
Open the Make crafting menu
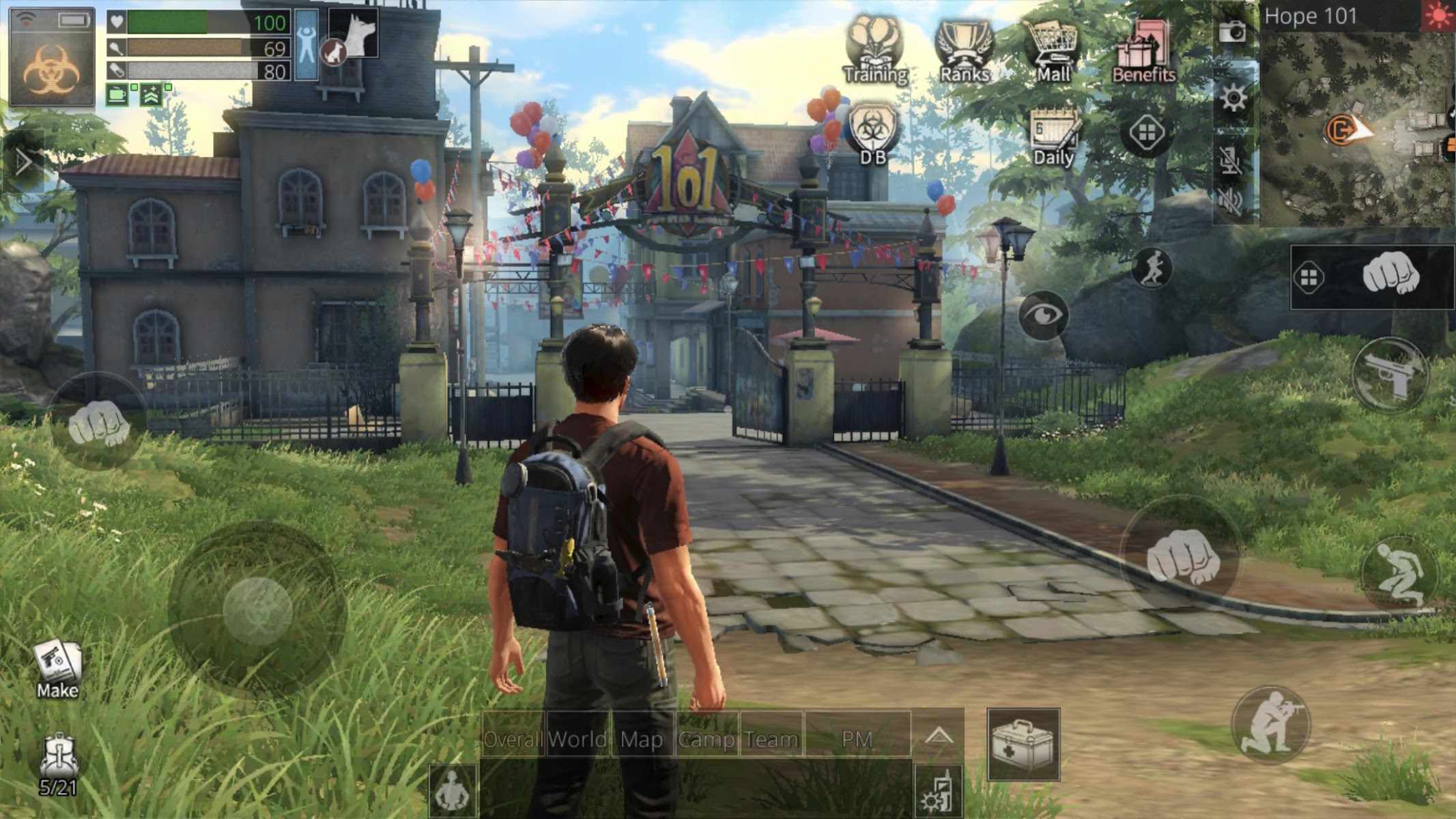tap(57, 669)
